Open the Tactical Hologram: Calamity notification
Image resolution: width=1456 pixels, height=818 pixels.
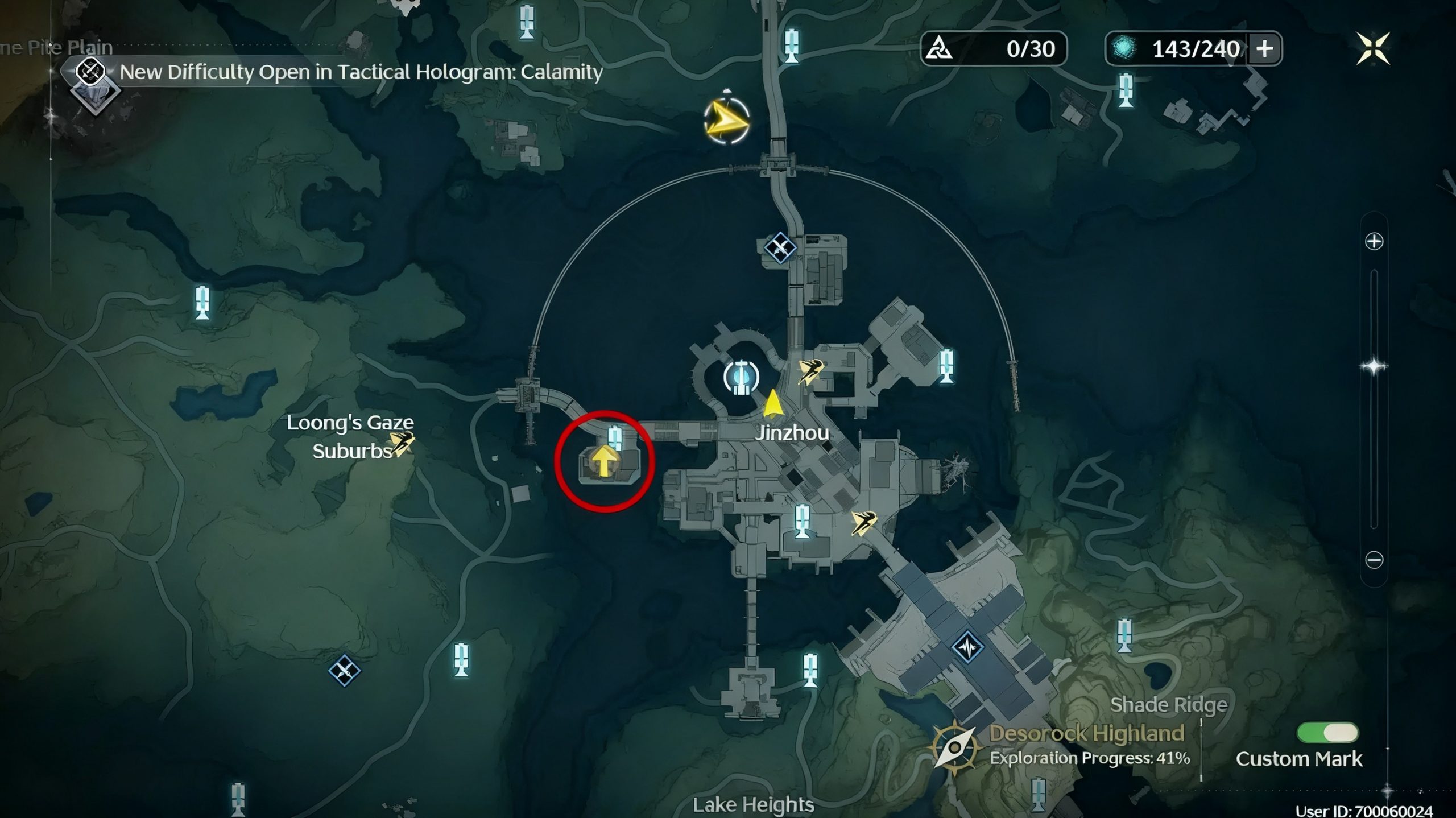tap(361, 72)
